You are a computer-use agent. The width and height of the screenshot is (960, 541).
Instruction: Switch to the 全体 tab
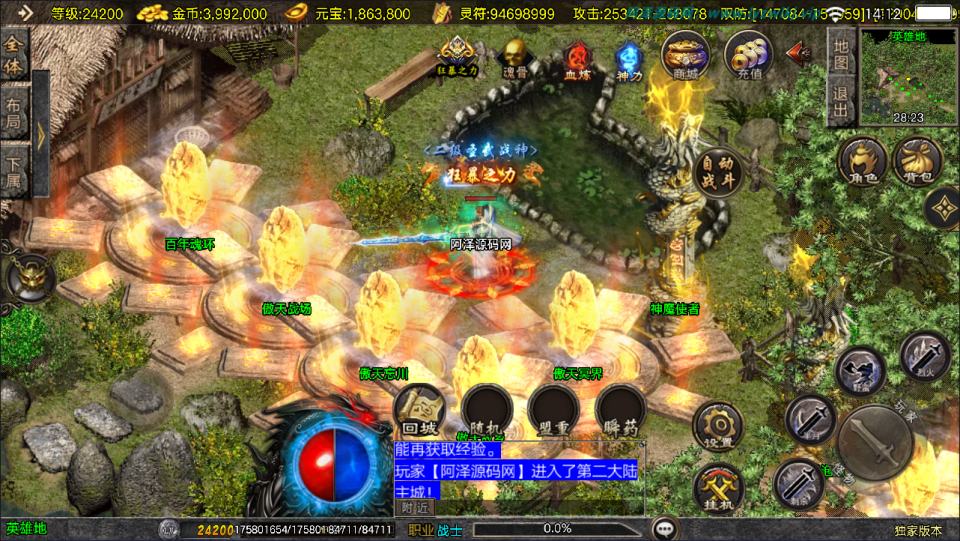pos(14,56)
